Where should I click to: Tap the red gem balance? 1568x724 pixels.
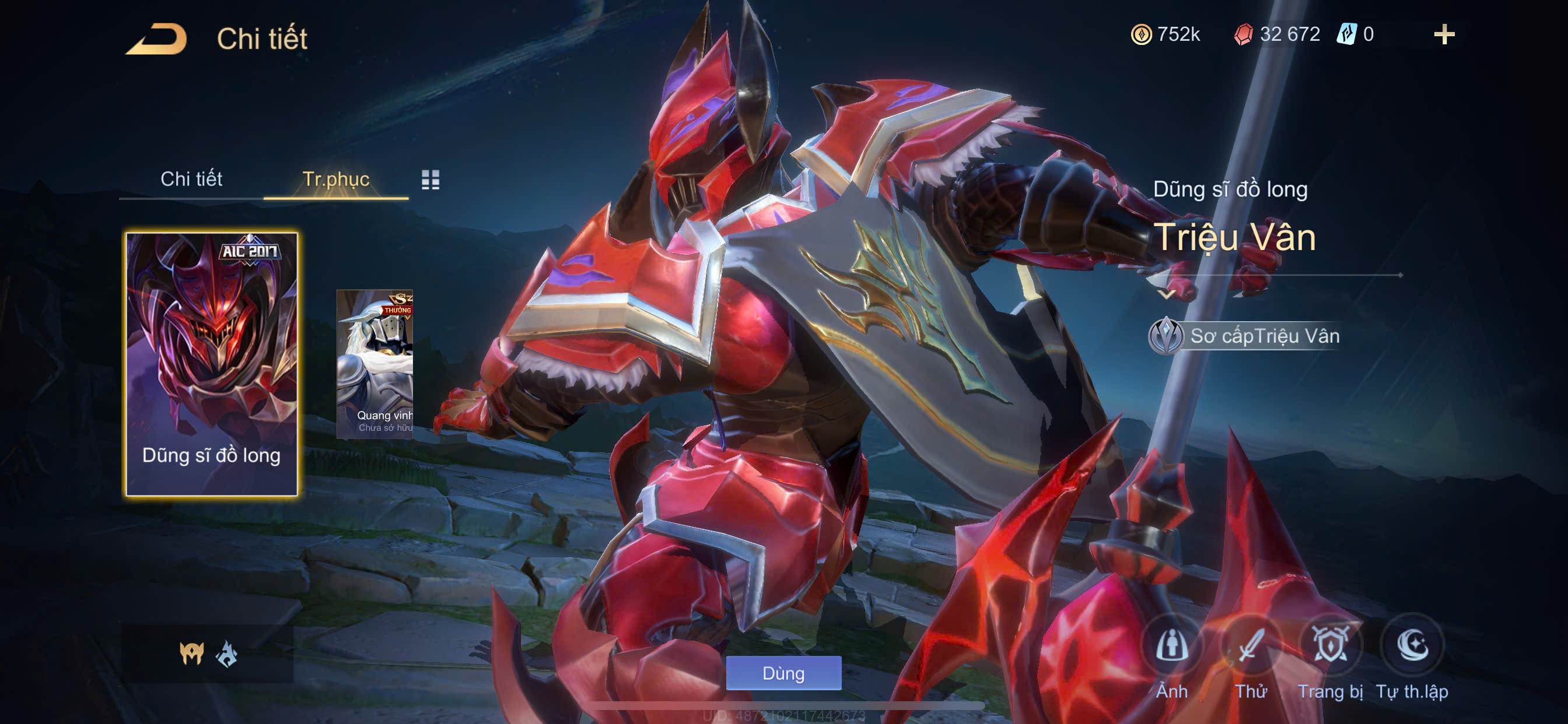1276,34
